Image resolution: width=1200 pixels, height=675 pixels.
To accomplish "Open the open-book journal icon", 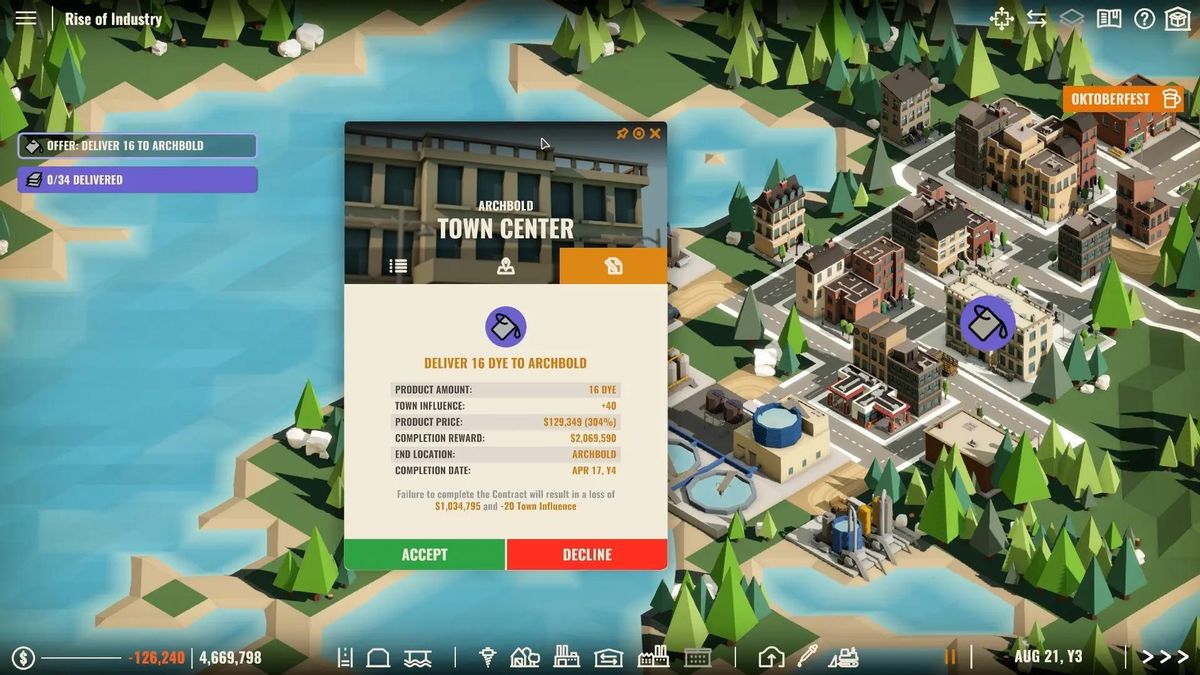I will pyautogui.click(x=1108, y=19).
